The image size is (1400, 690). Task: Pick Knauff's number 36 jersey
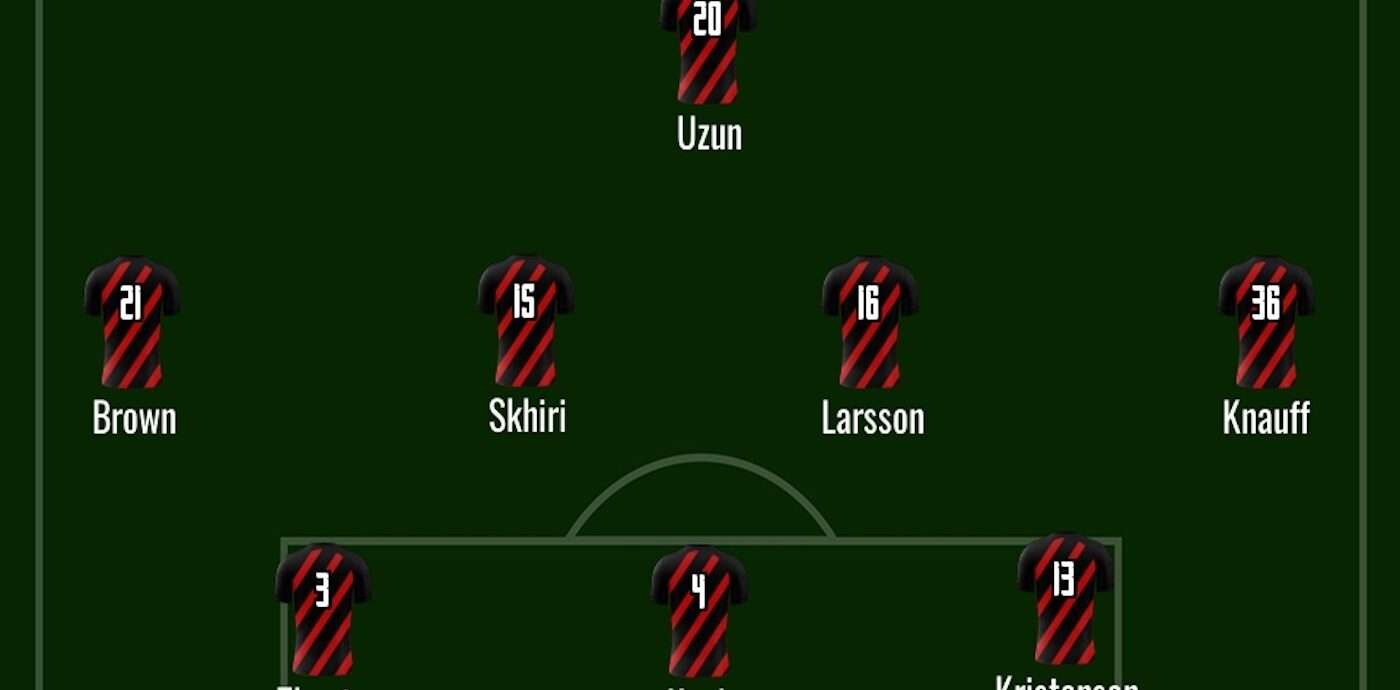coord(1266,322)
